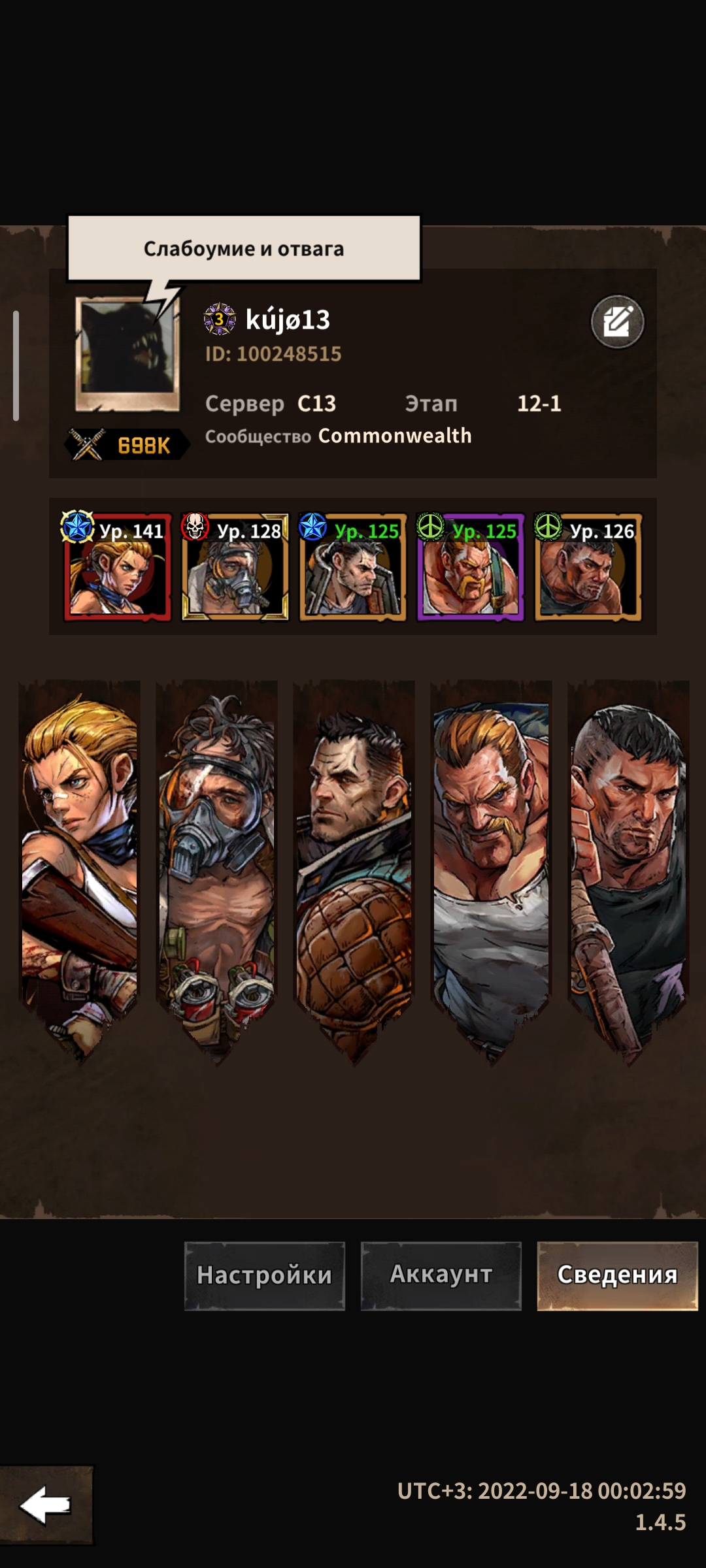706x1568 pixels.
Task: Tap the 698K combat power badge
Action: click(x=128, y=446)
